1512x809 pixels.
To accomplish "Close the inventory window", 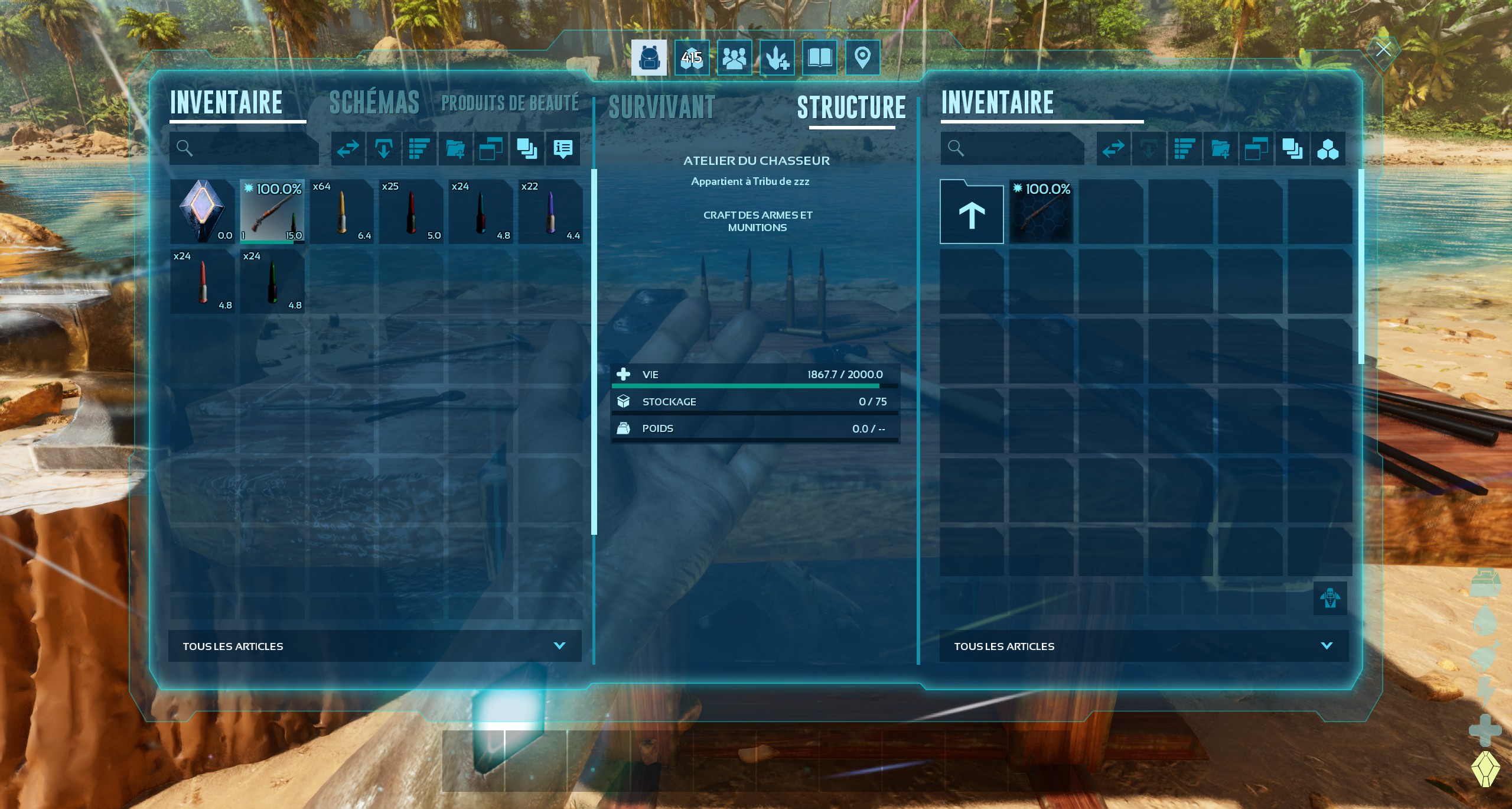I will point(1383,49).
